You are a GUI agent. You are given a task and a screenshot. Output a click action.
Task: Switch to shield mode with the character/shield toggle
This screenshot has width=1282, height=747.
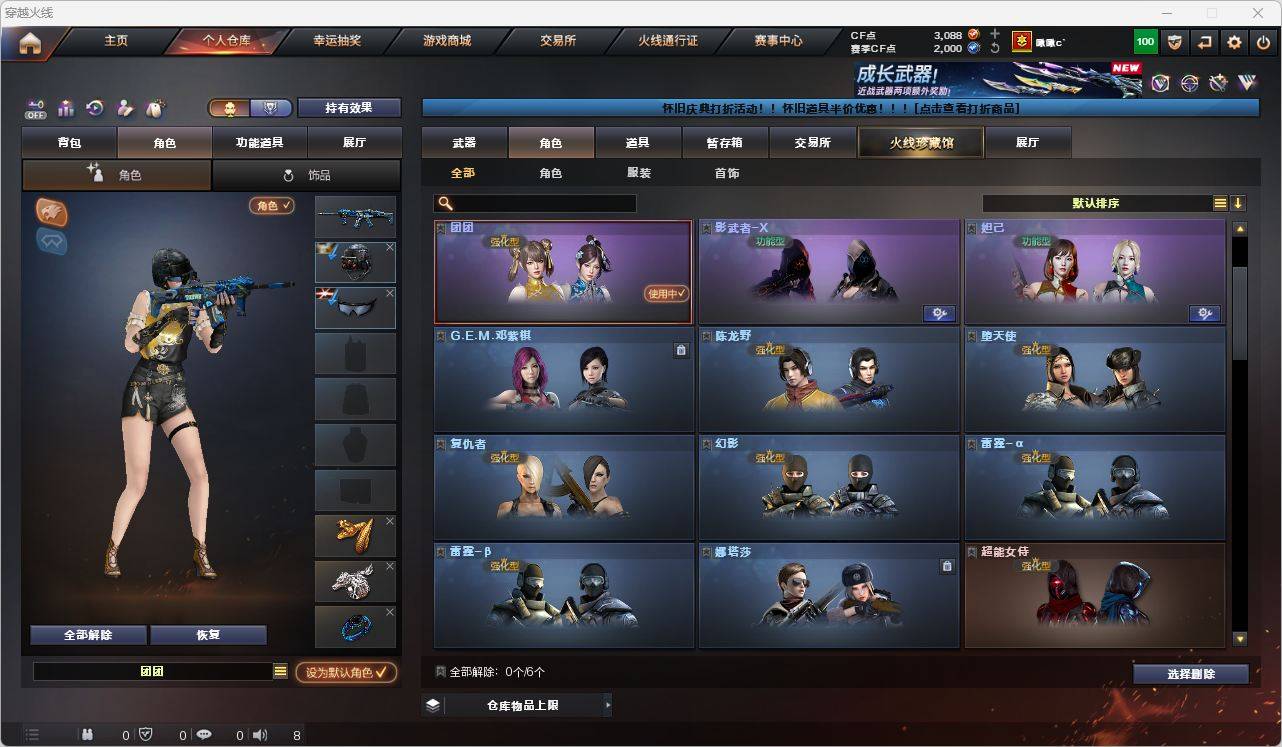click(x=270, y=108)
